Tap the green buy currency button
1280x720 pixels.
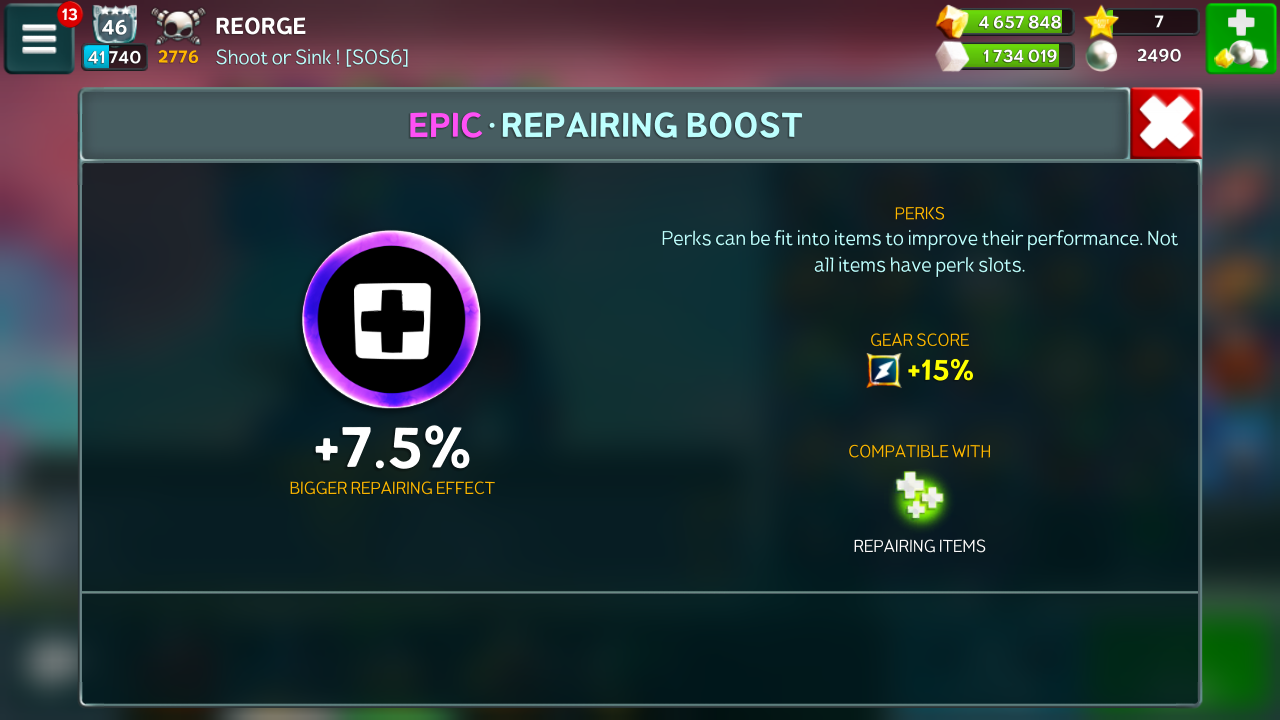pyautogui.click(x=1241, y=39)
